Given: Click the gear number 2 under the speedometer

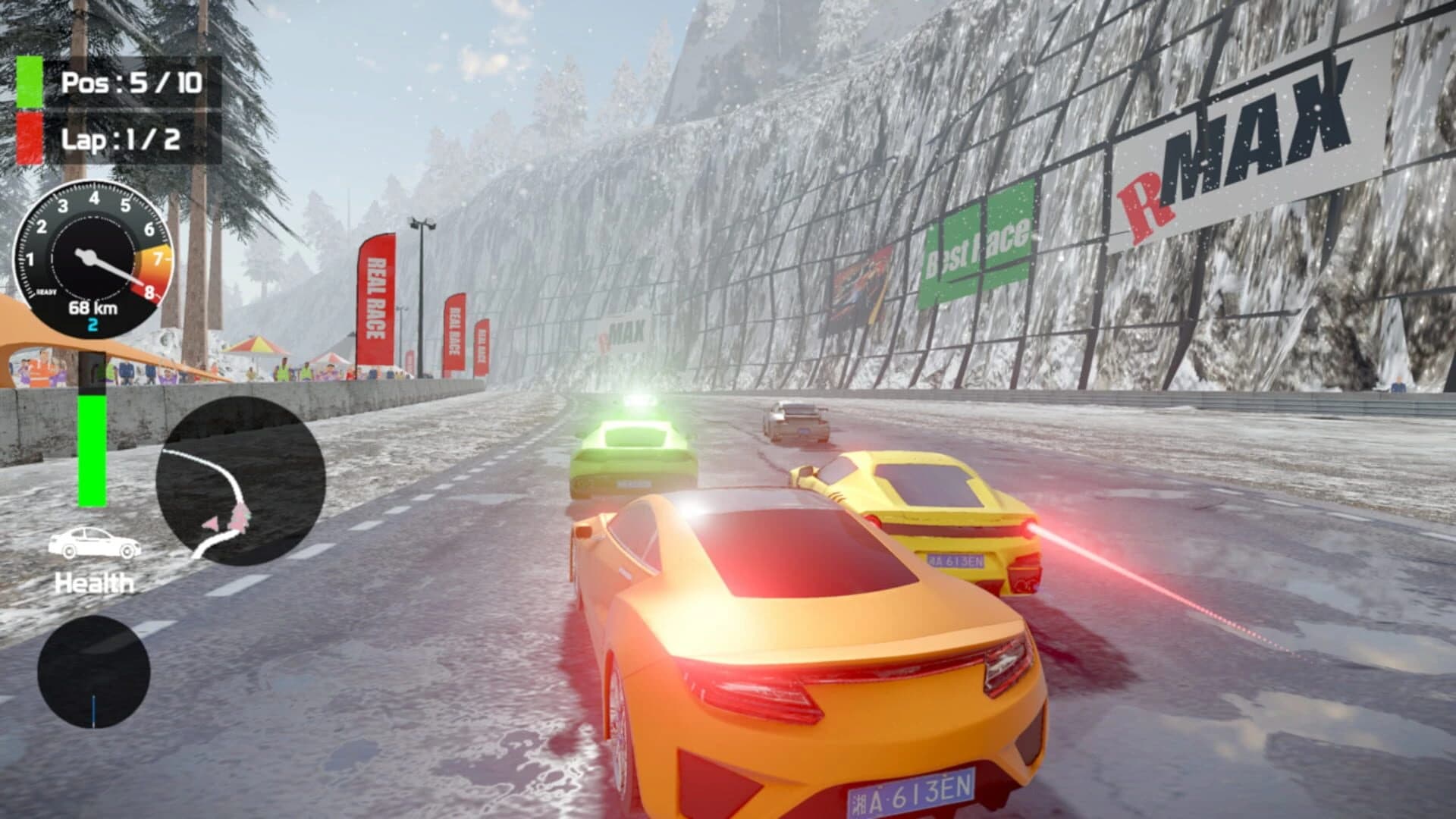Looking at the screenshot, I should 93,324.
